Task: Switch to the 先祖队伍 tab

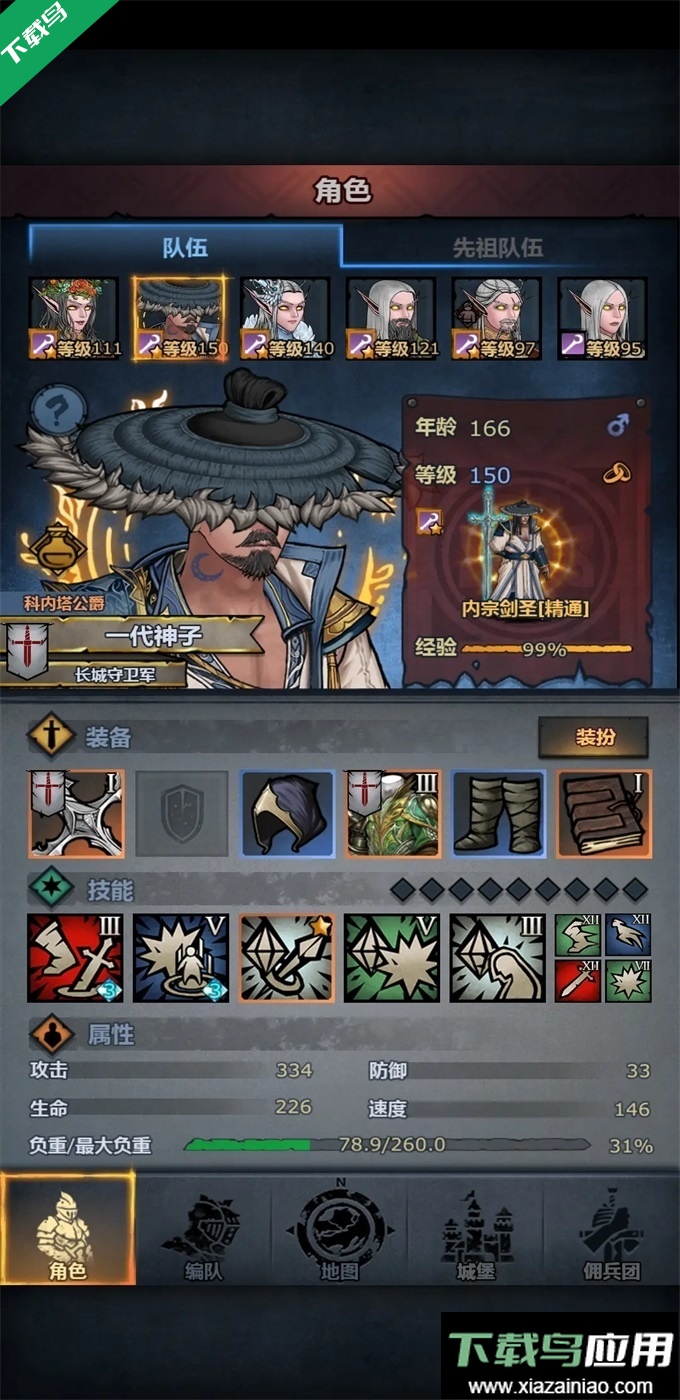Action: (x=497, y=247)
